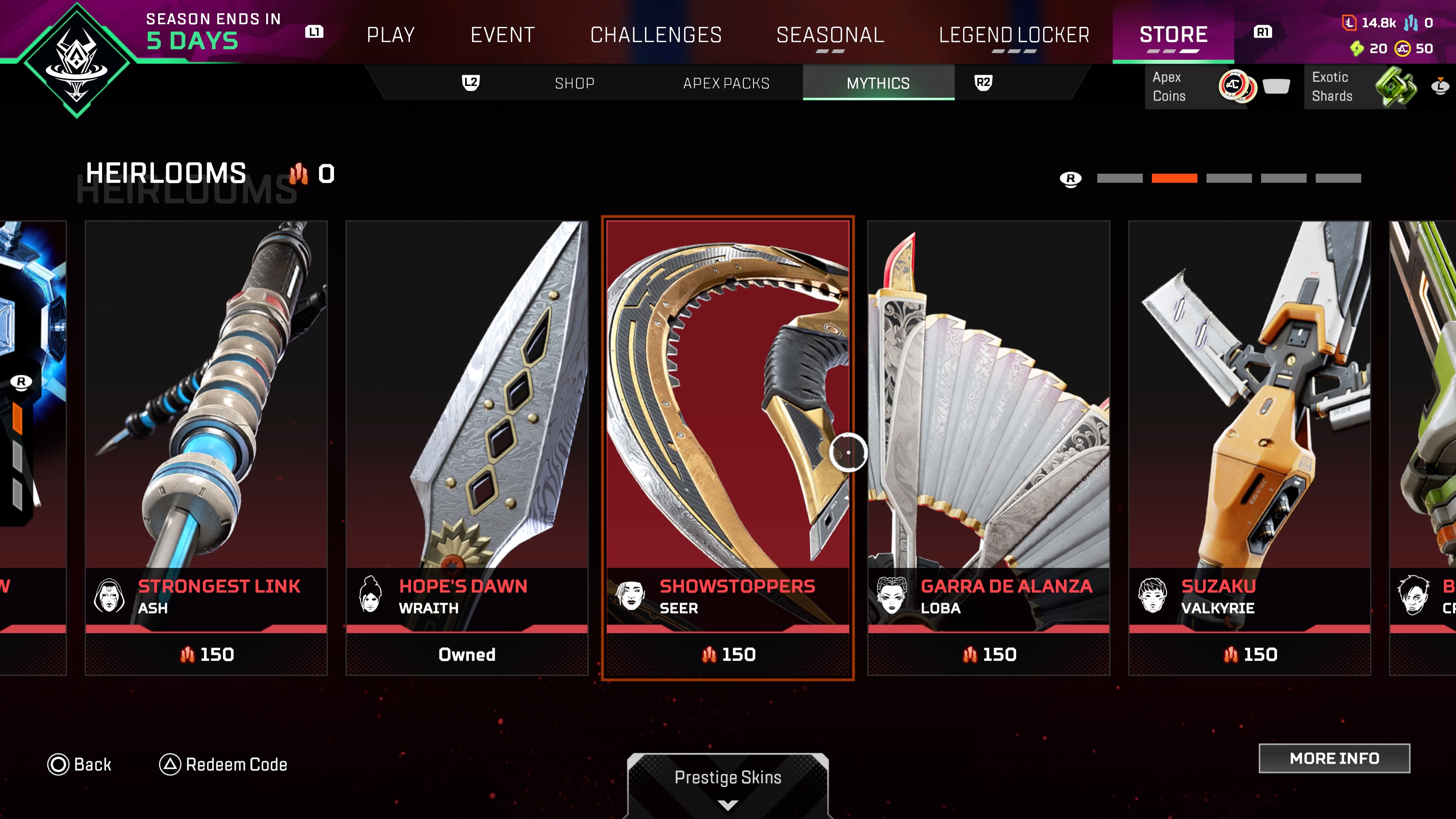The width and height of the screenshot is (1456, 819).
Task: Open the Seasonal tab
Action: point(830,35)
